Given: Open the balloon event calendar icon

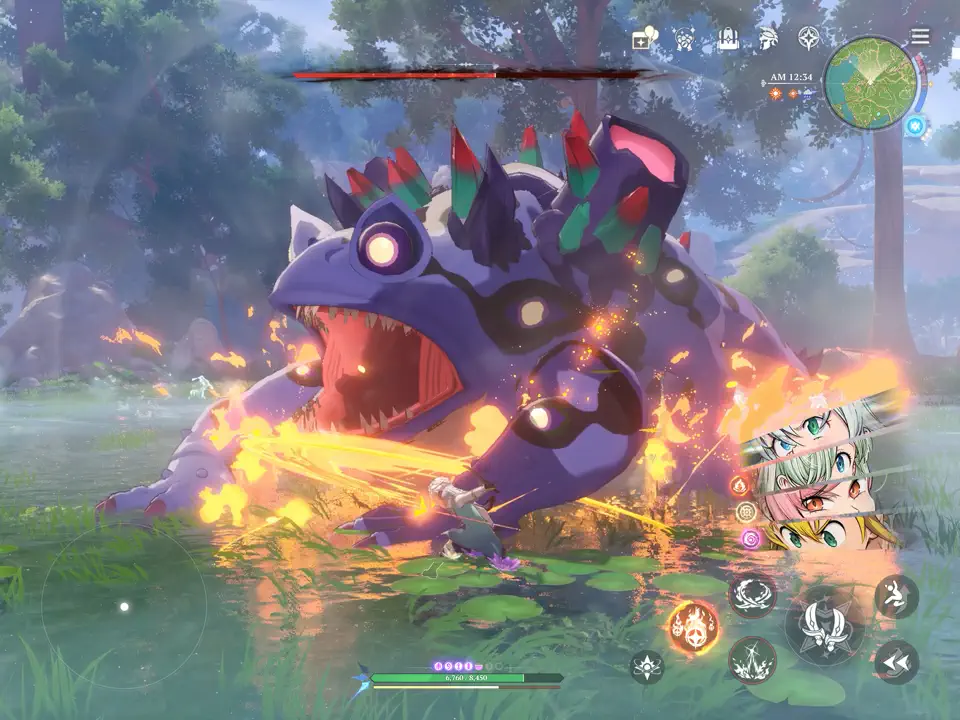Looking at the screenshot, I should pyautogui.click(x=645, y=39).
